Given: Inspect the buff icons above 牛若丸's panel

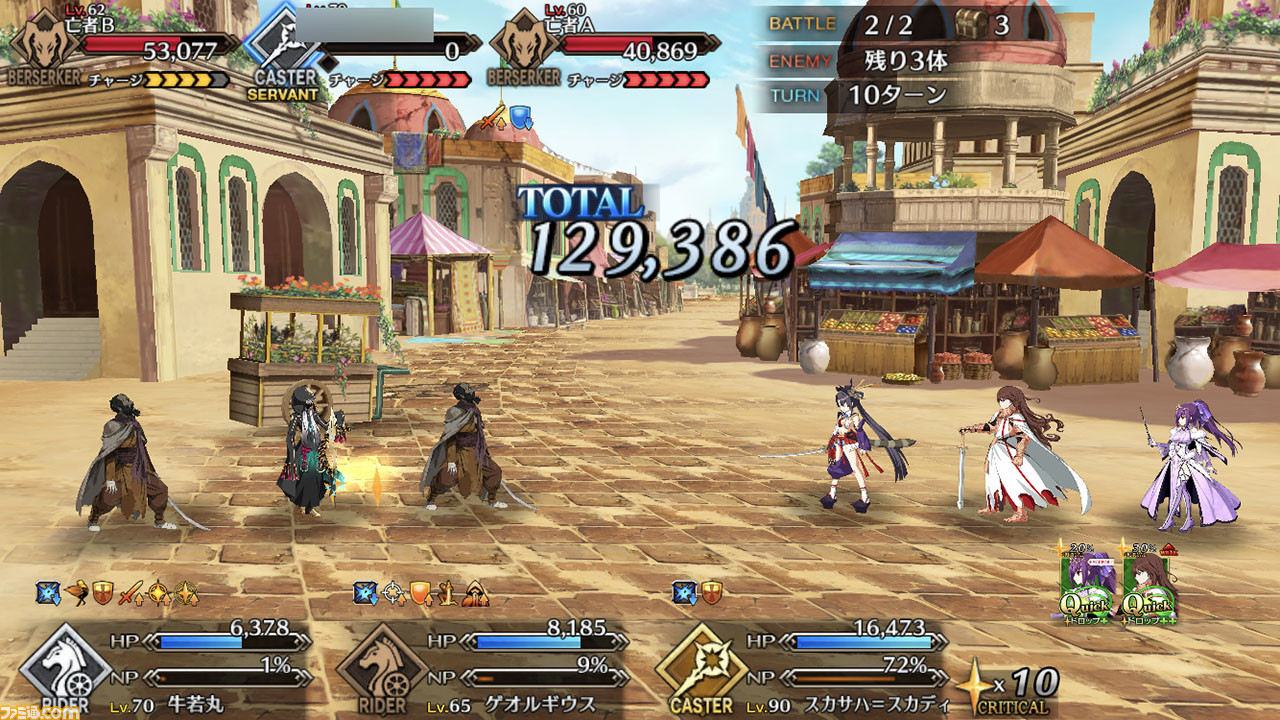Looking at the screenshot, I should click(x=119, y=594).
